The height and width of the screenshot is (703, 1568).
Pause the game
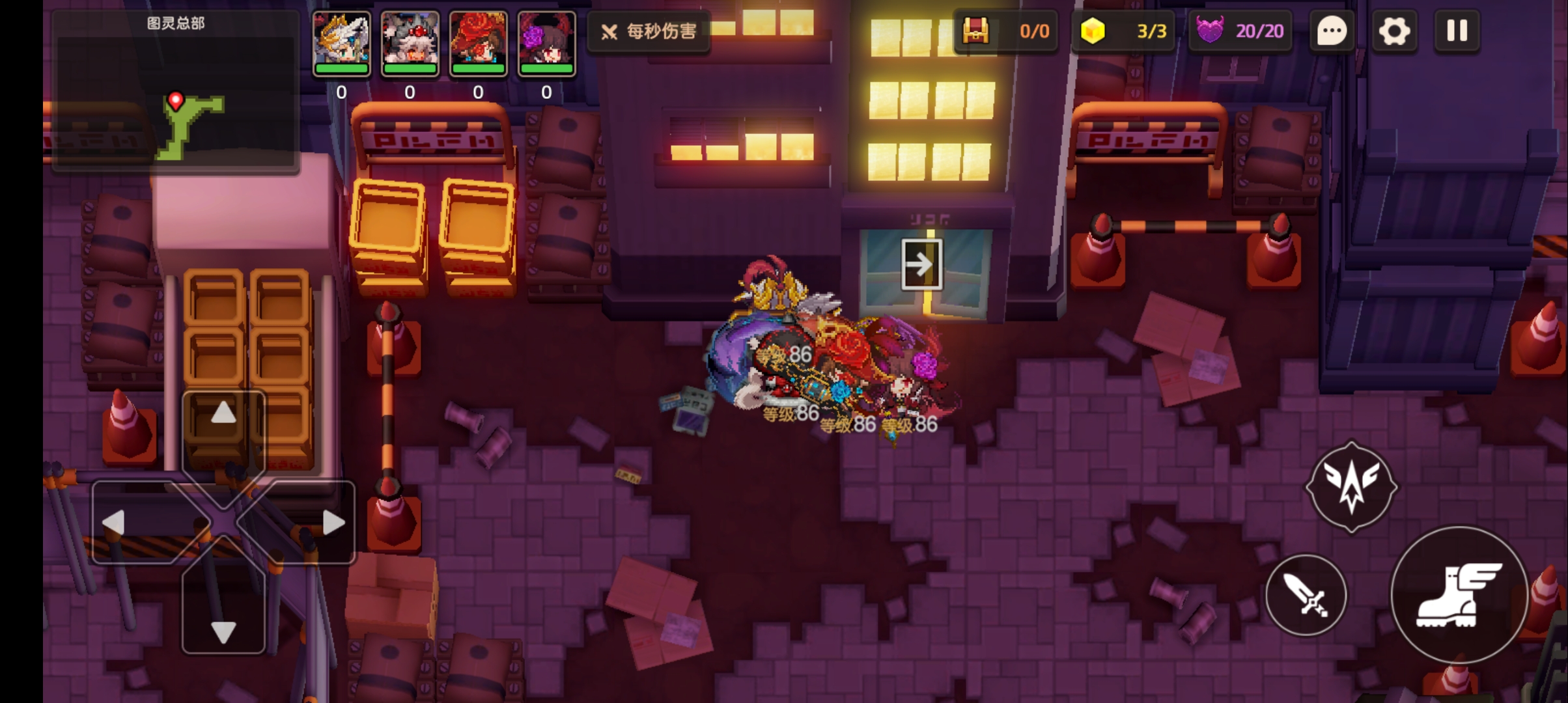tap(1457, 31)
